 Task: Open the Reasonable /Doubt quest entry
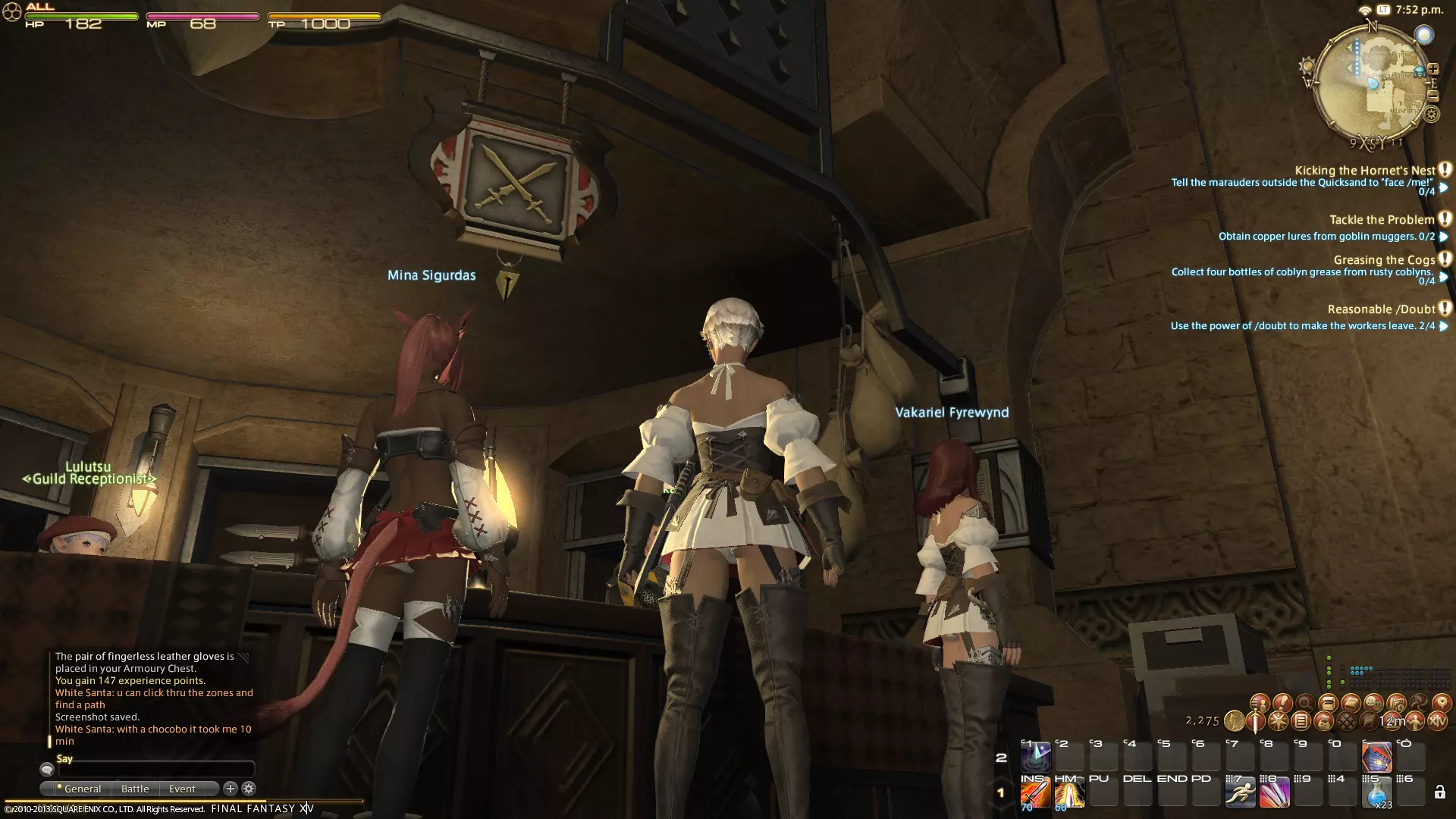1381,309
